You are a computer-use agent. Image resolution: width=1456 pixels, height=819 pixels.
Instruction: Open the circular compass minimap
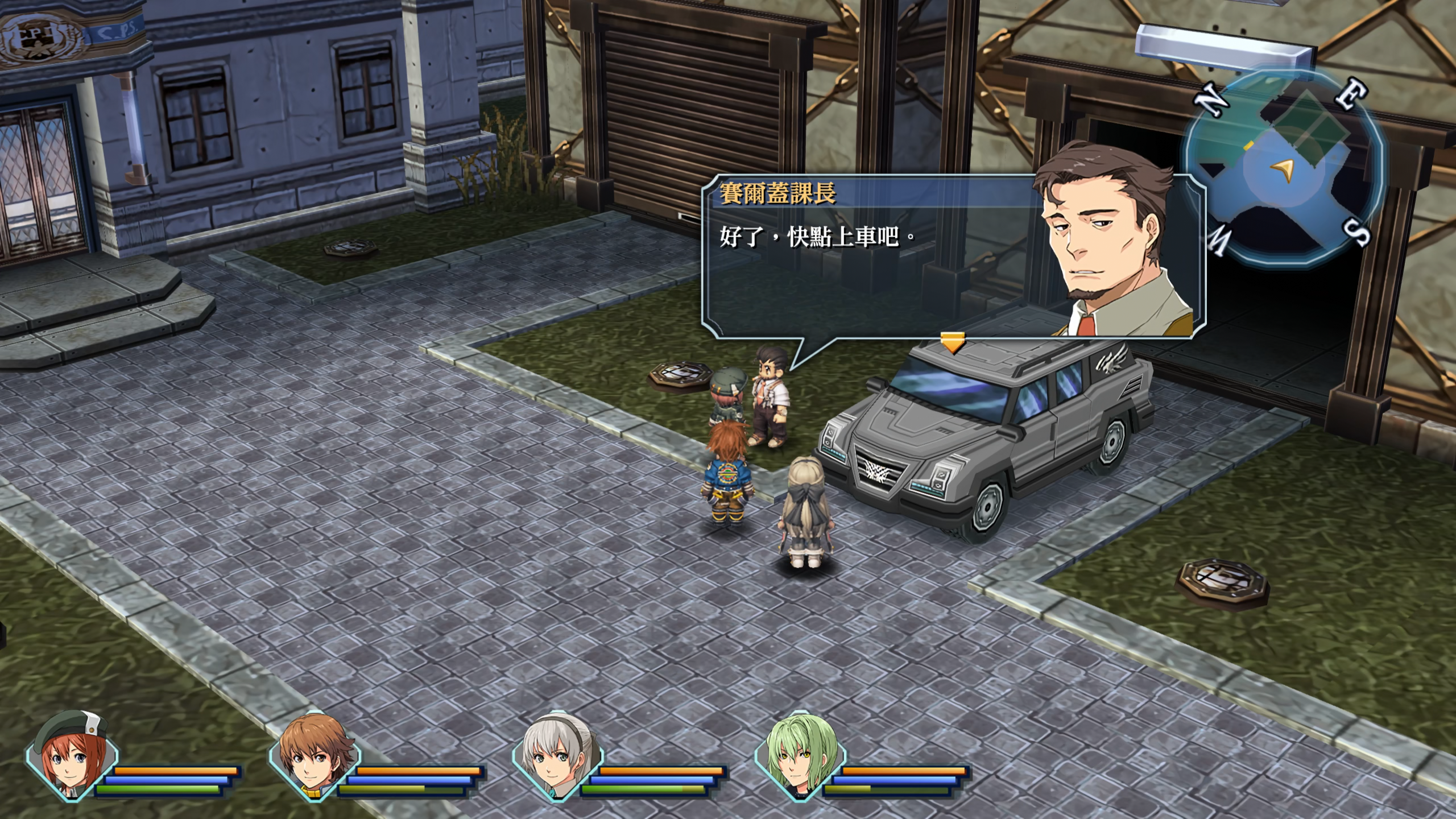pyautogui.click(x=1284, y=168)
